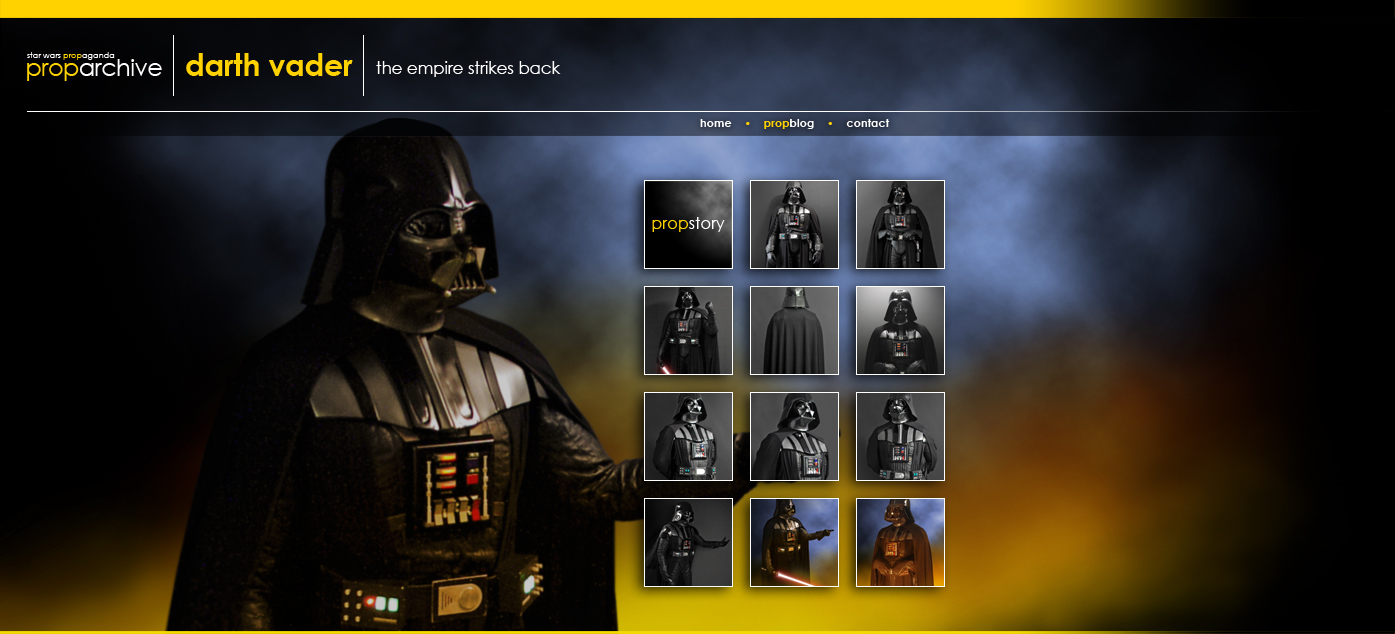Open the thumbnail right of propstory
1395x634 pixels.
tap(794, 224)
